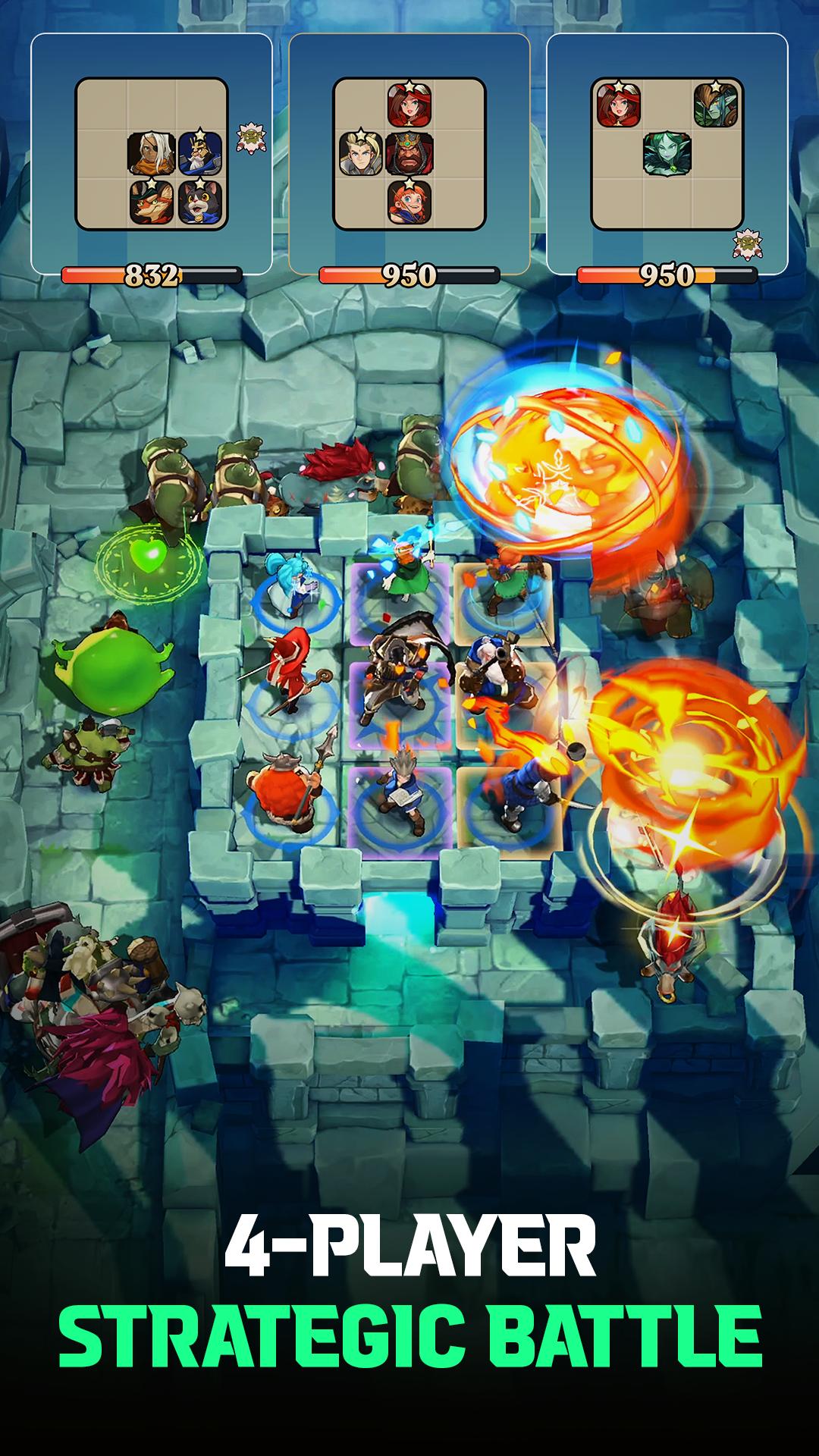Select the bearded king hero portrait

click(409, 154)
